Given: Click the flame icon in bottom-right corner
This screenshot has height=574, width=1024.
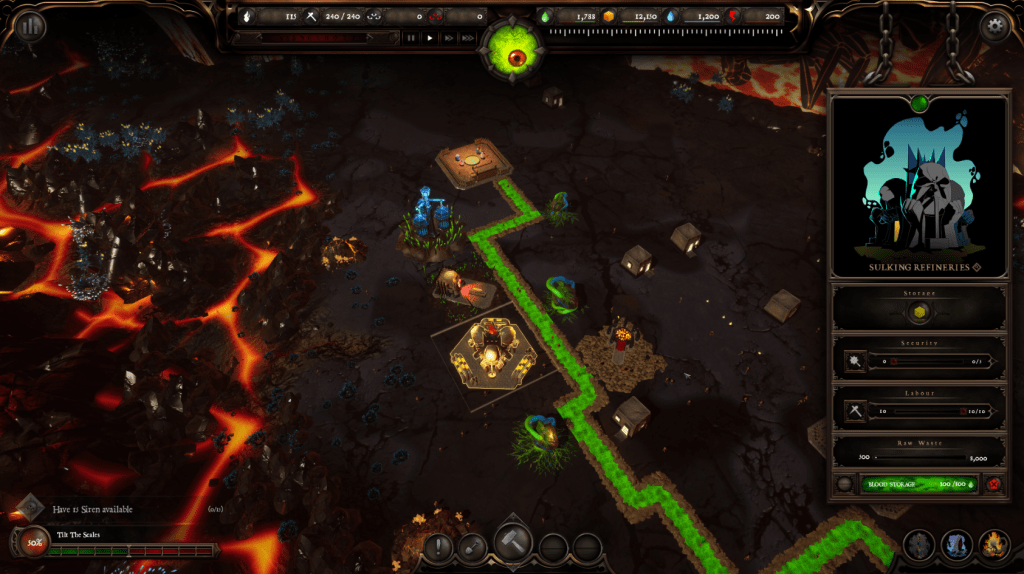Looking at the screenshot, I should (993, 546).
